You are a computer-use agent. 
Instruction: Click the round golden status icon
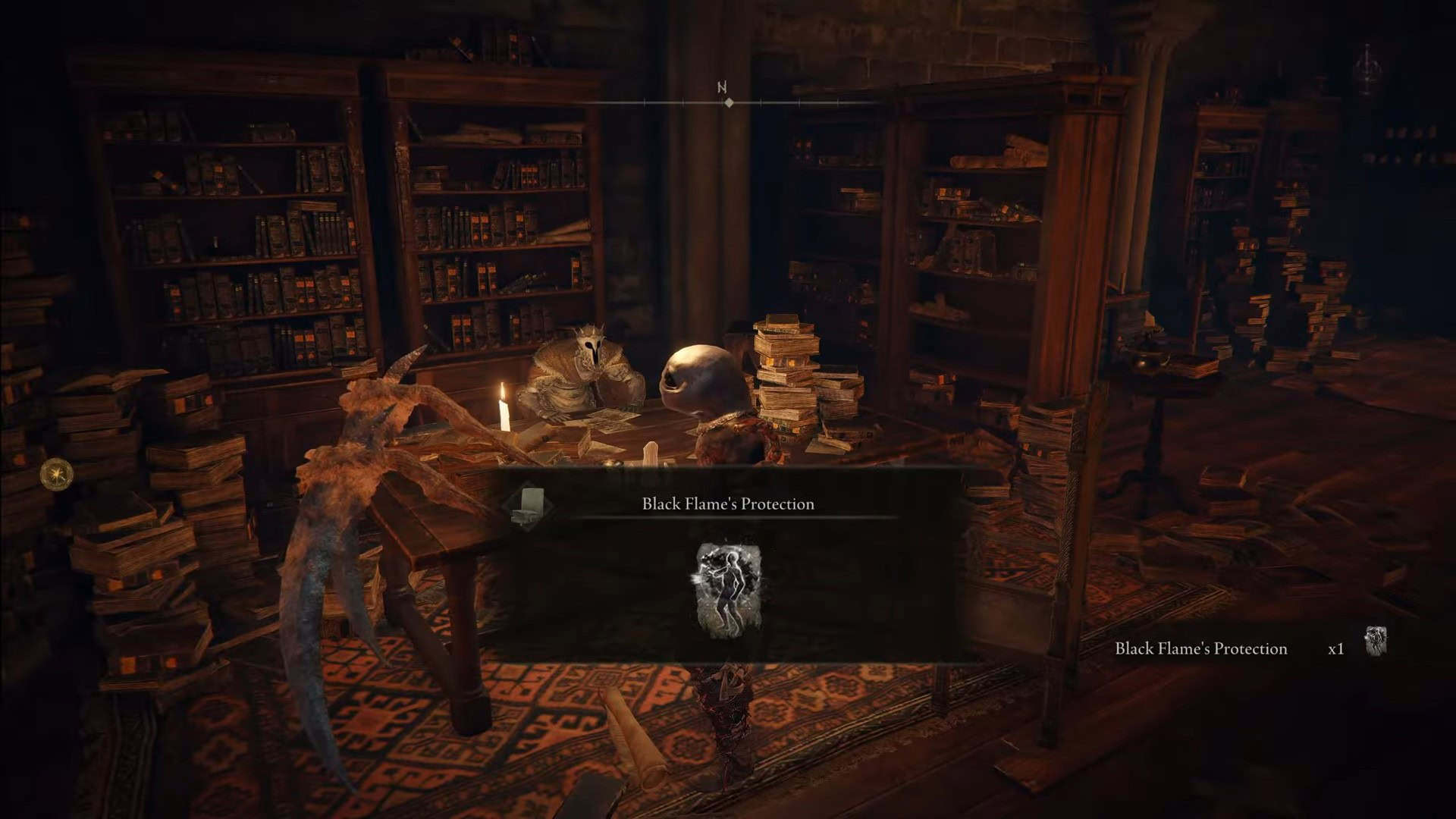(57, 475)
